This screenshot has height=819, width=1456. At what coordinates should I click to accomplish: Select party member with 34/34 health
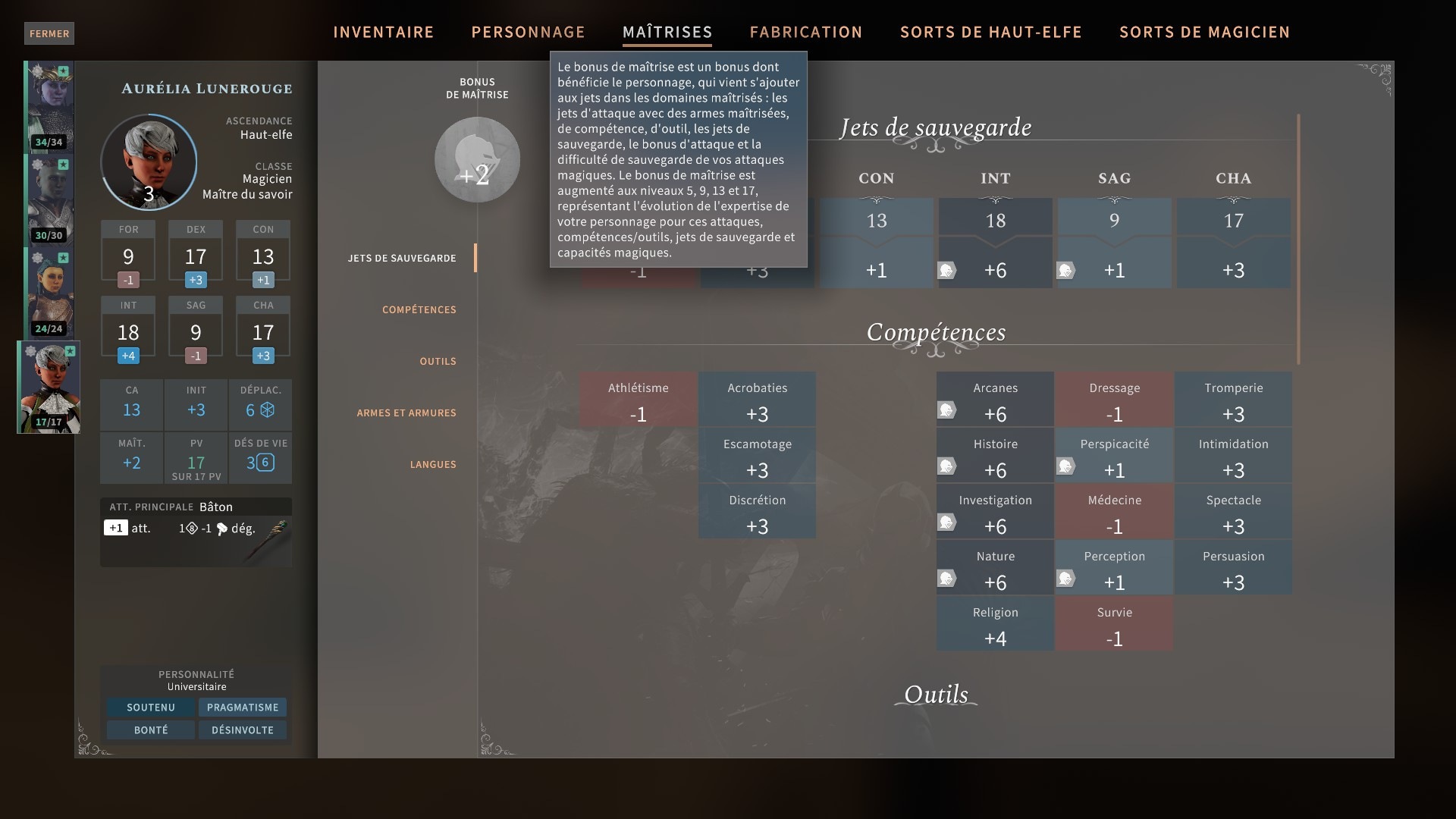(49, 107)
